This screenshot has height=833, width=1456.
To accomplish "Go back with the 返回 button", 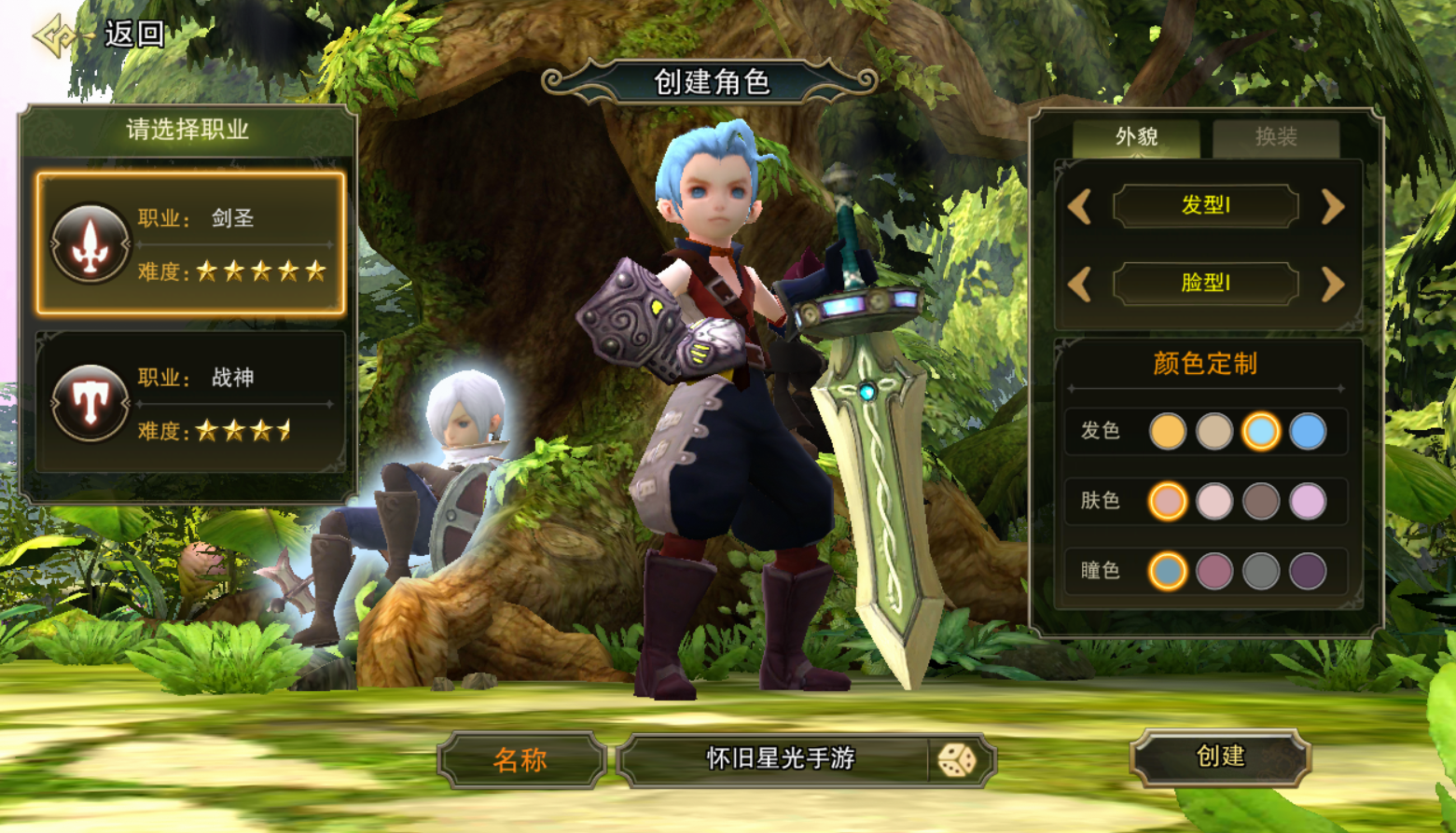I will click(103, 35).
